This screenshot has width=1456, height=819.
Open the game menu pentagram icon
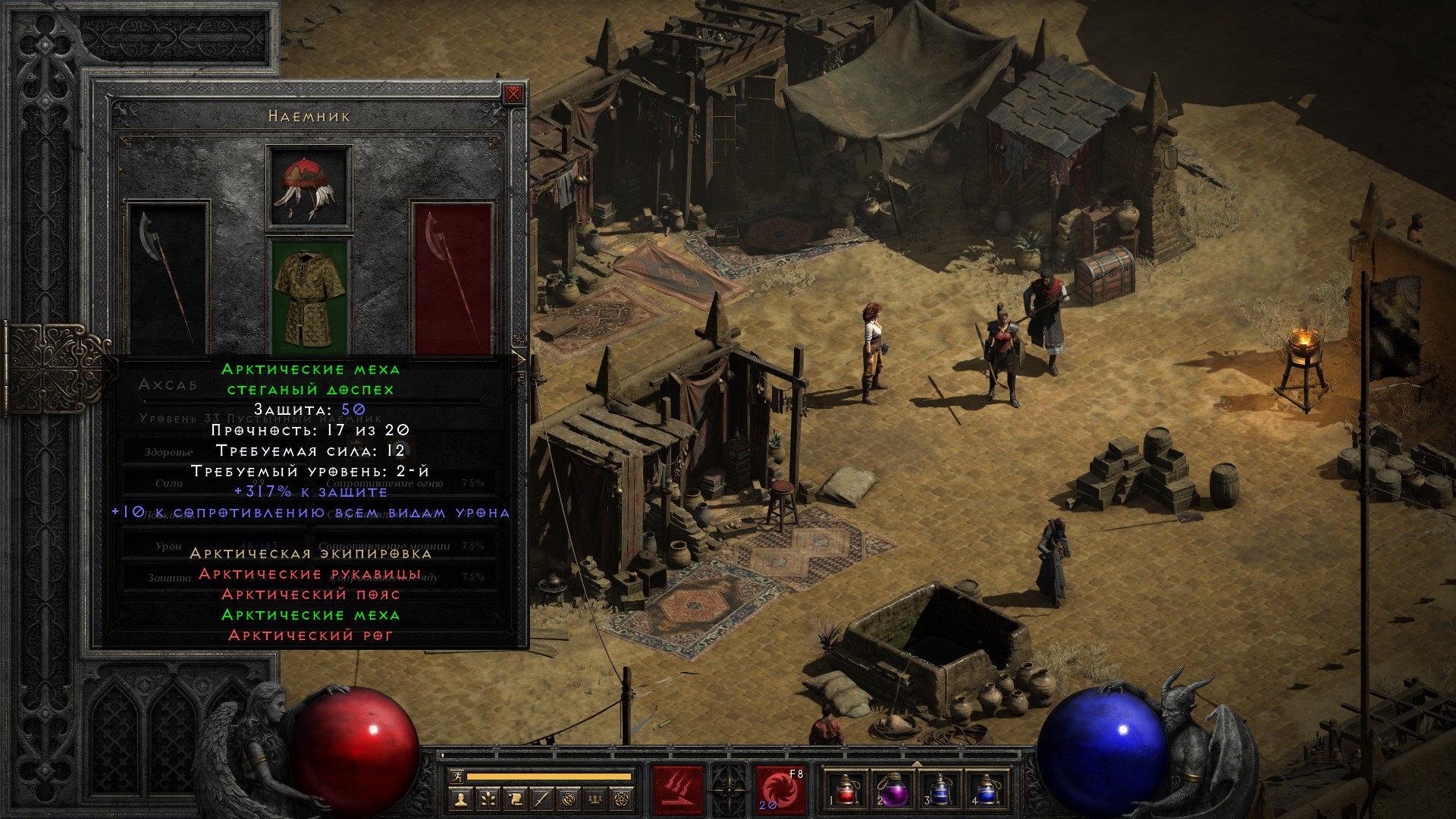click(623, 799)
